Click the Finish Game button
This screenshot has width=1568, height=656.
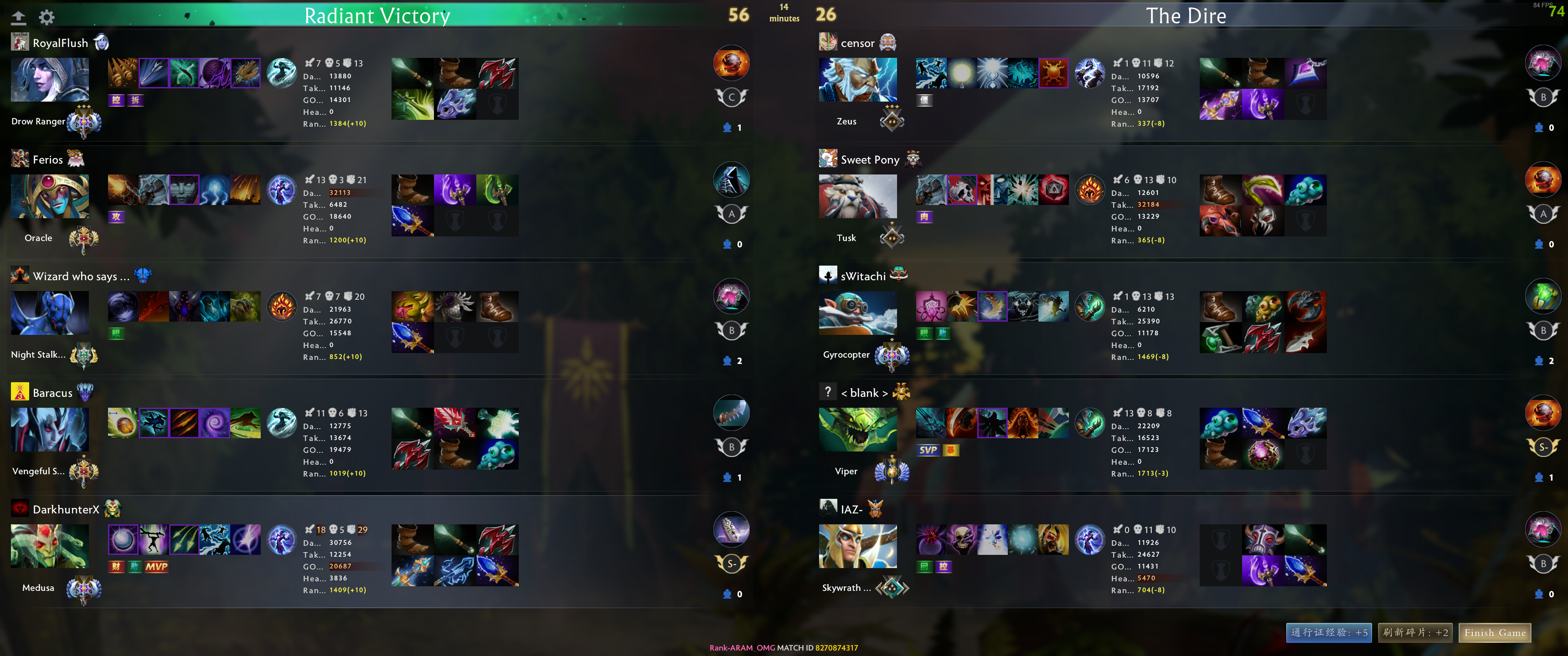(x=1496, y=633)
